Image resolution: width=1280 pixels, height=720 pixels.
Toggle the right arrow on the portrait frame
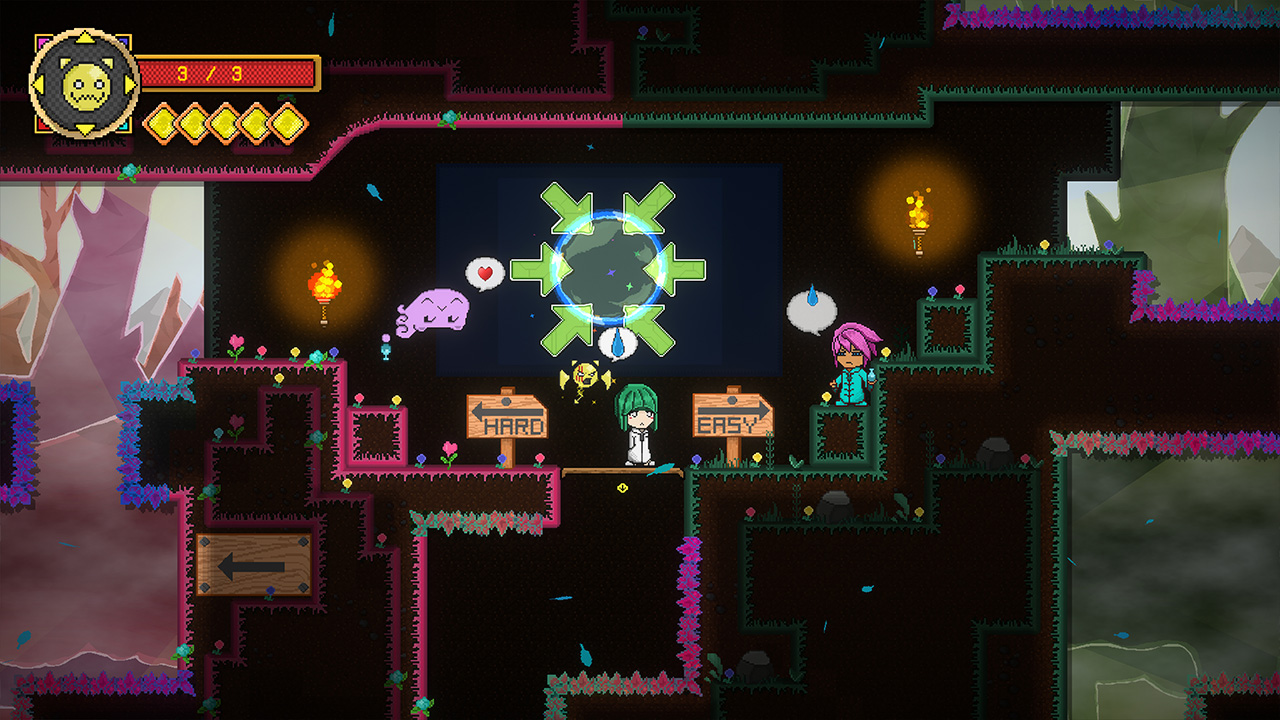[127, 82]
